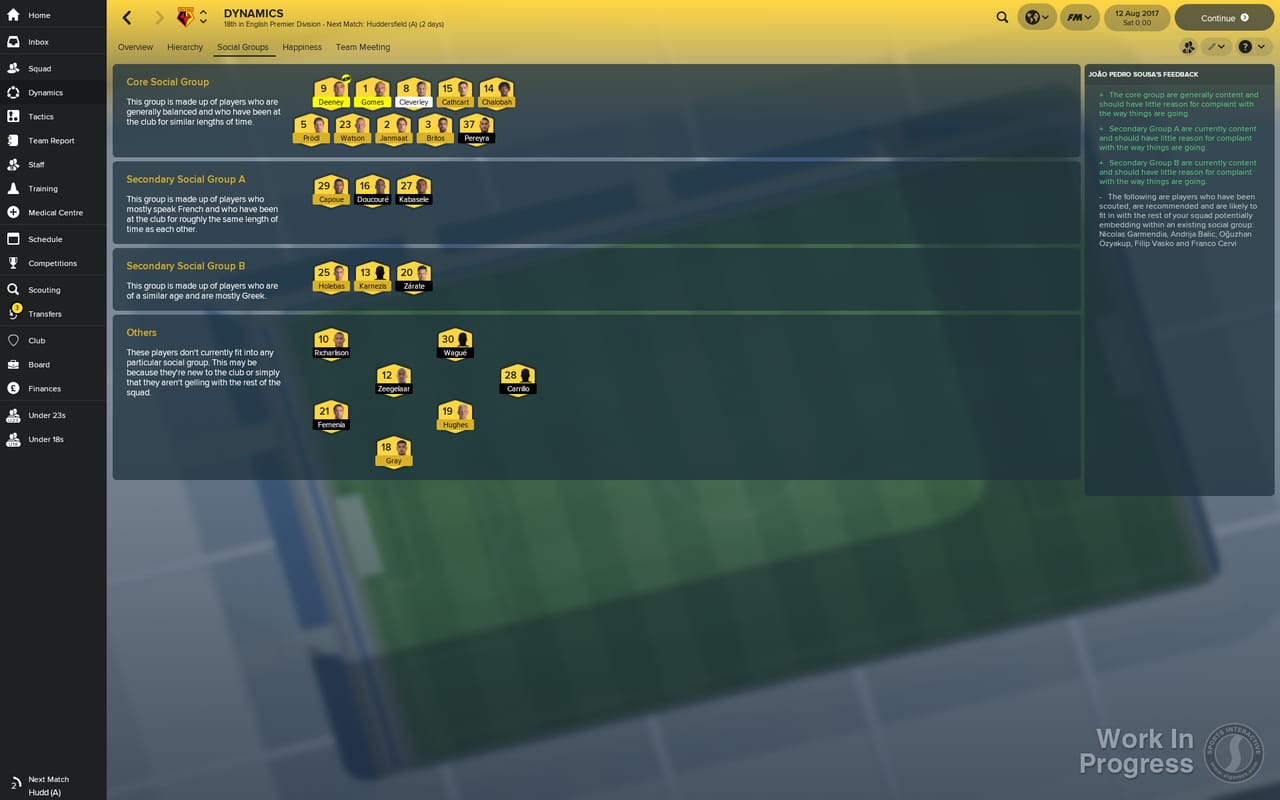Viewport: 1280px width, 800px height.
Task: Select the Tactics sidebar icon
Action: [40, 116]
